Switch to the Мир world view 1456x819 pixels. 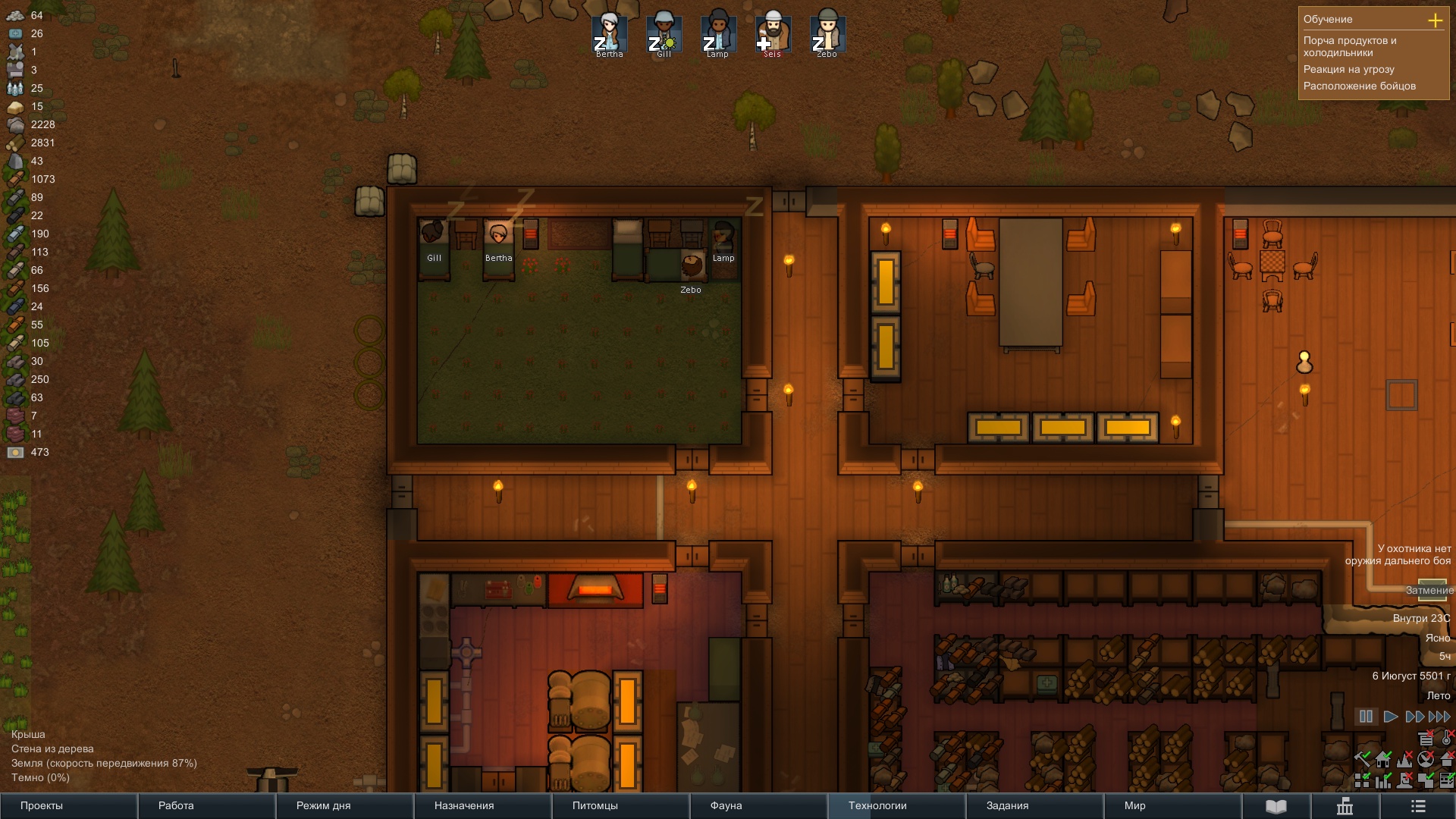(x=1172, y=805)
